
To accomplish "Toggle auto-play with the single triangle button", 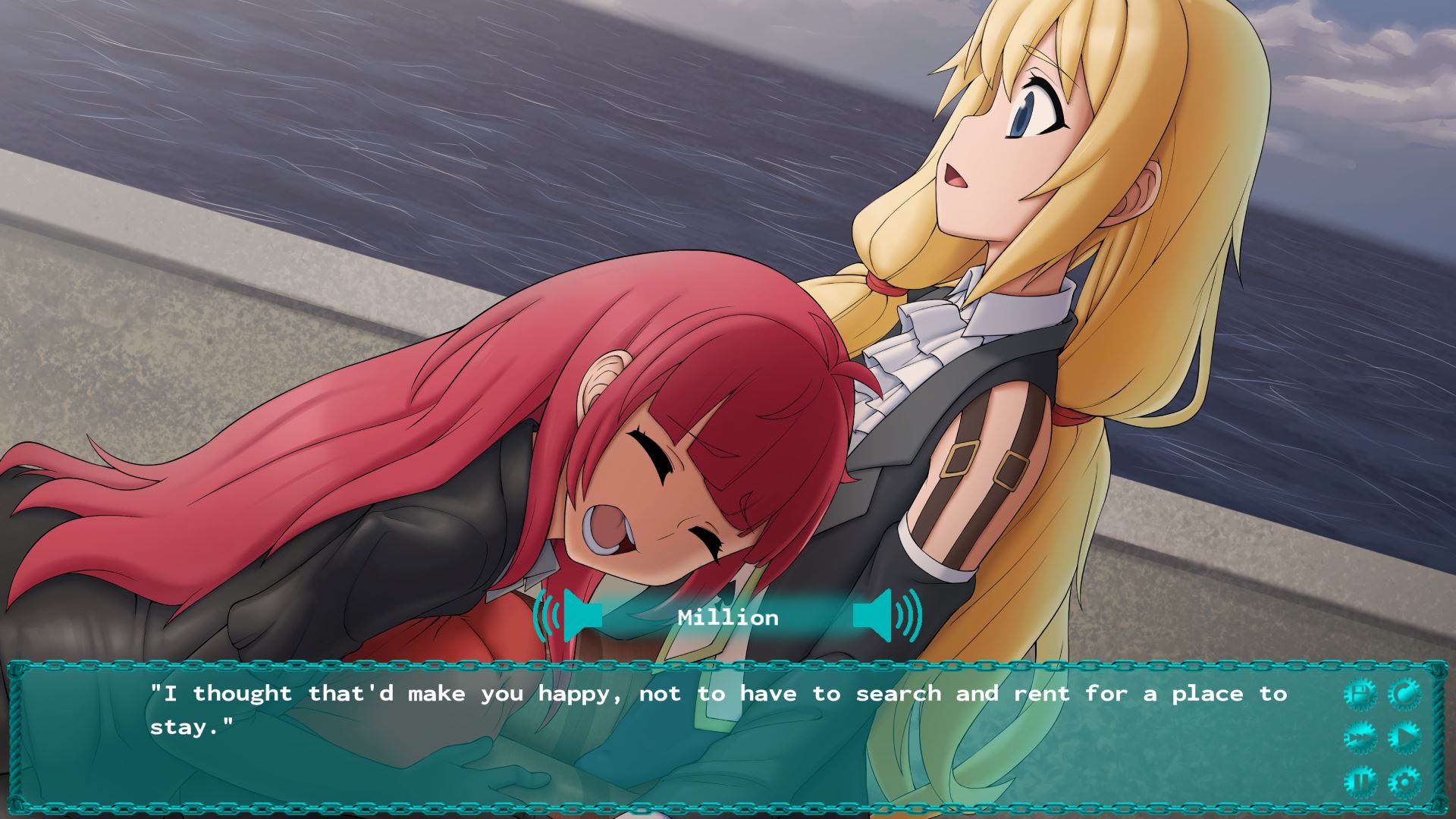I will [1404, 737].
